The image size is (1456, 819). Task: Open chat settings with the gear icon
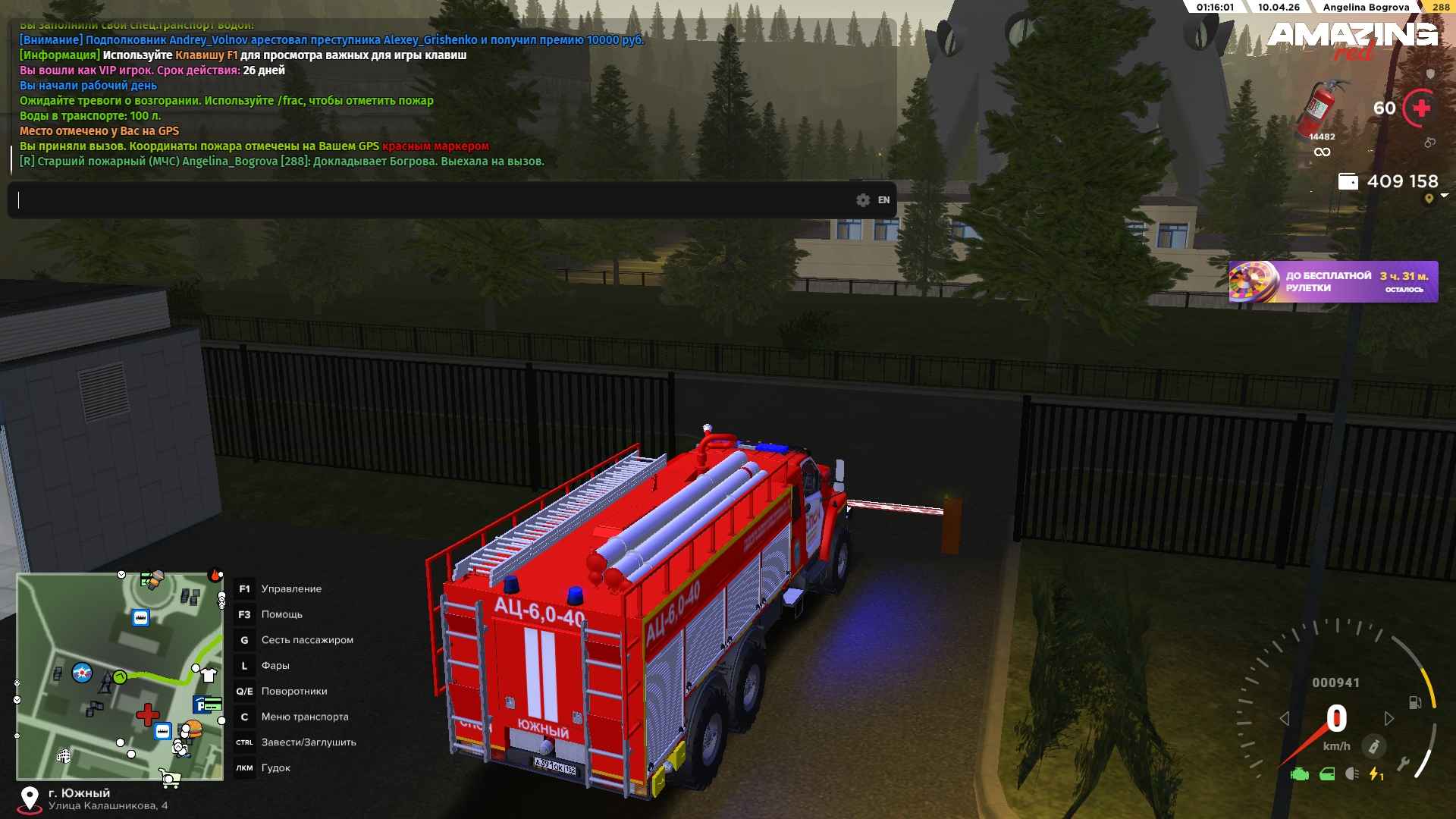(863, 200)
